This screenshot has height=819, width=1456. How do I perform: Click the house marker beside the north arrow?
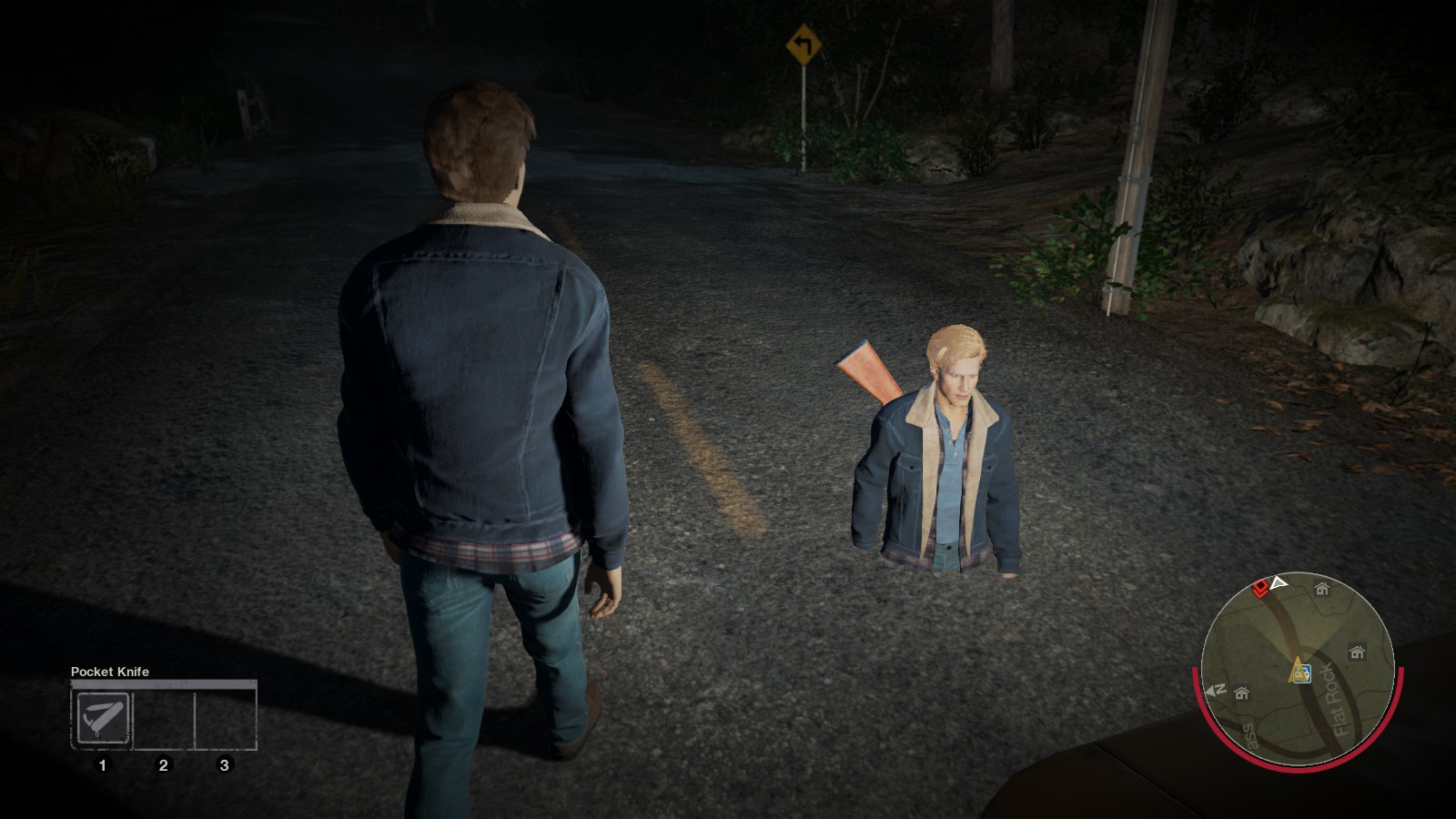pos(1242,693)
